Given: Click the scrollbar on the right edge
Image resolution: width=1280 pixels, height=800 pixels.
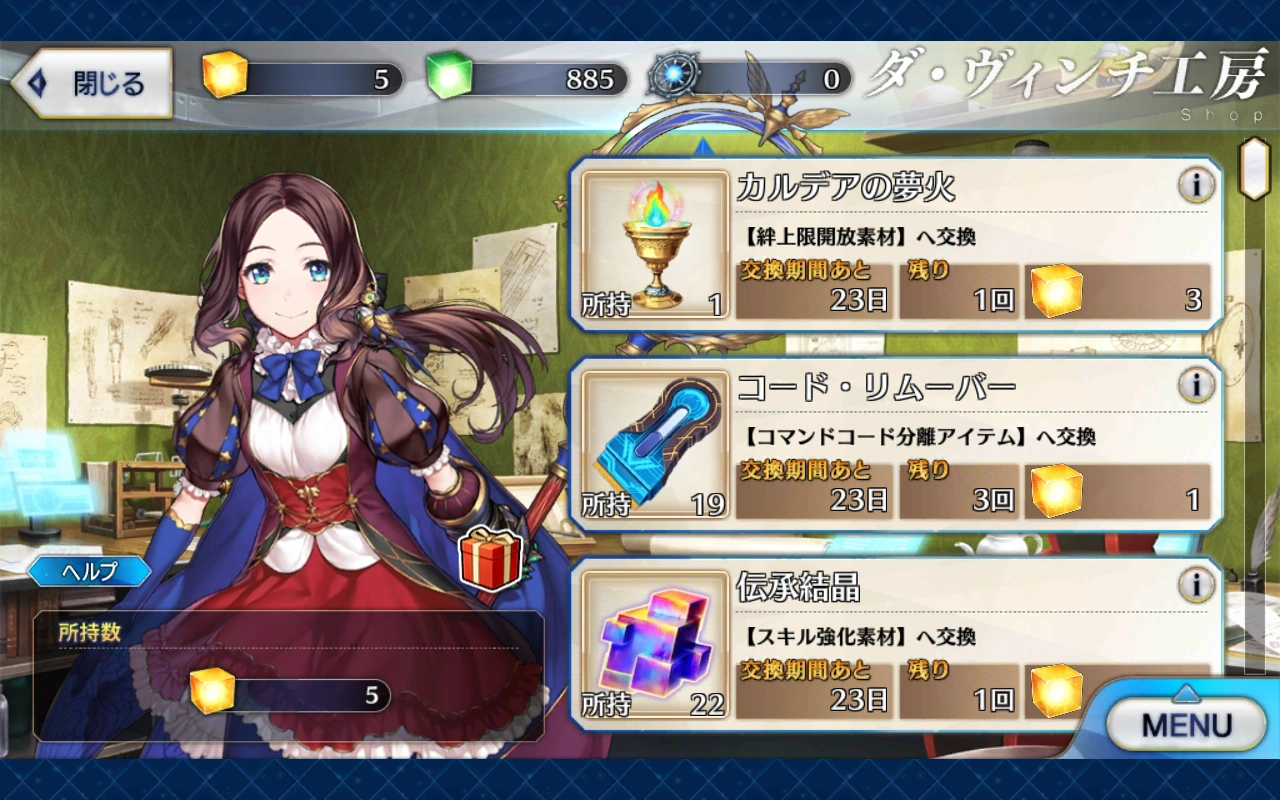Looking at the screenshot, I should [x=1253, y=170].
